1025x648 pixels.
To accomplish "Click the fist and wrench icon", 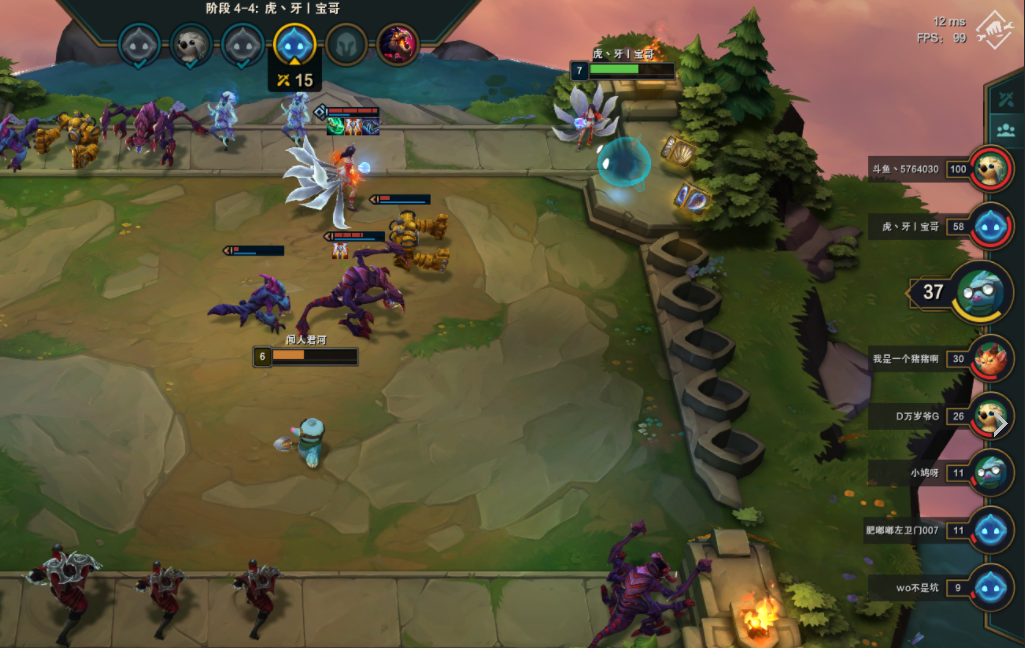I will point(994,30).
